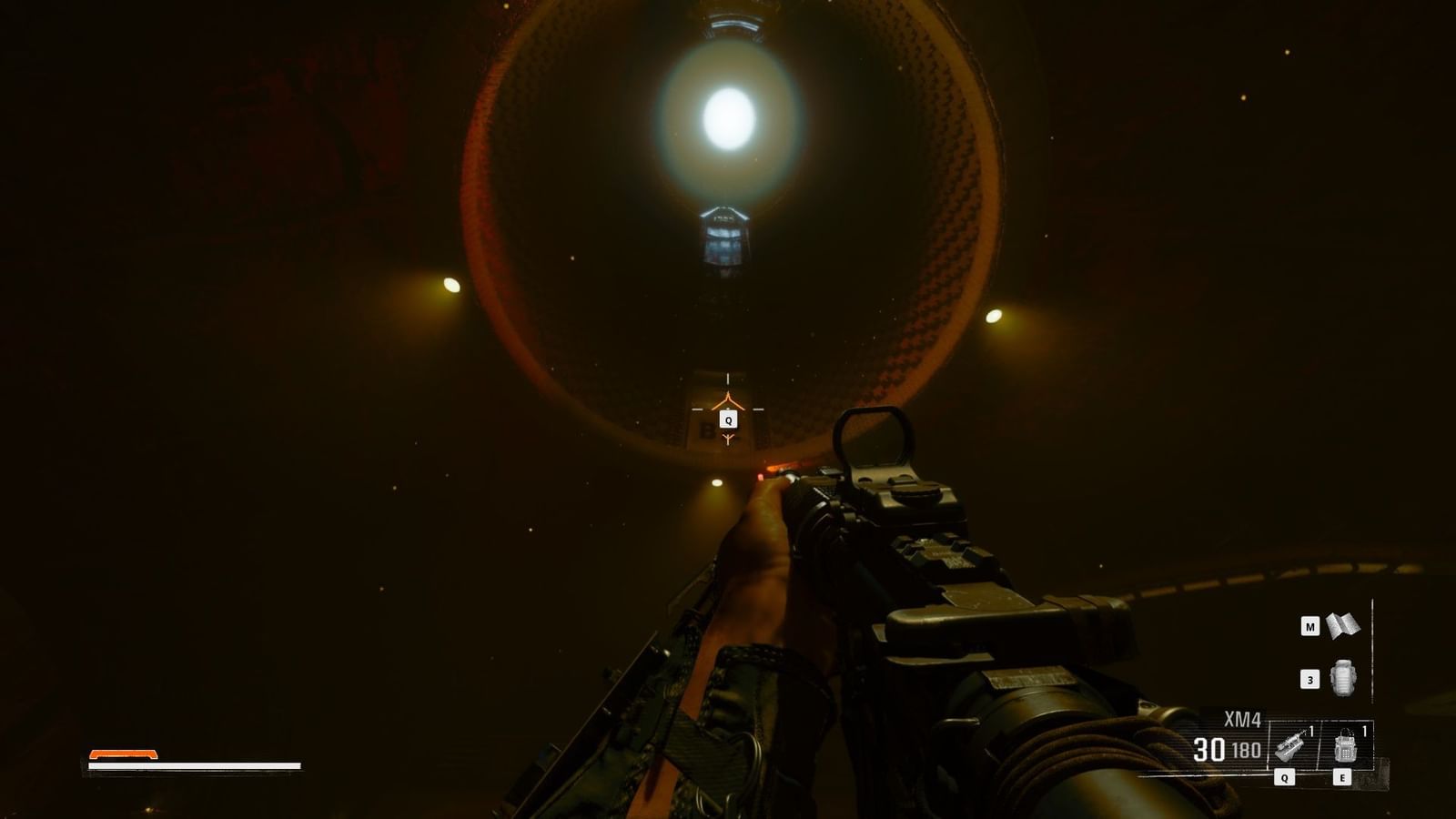Click the backpack grenade icon beside the 3

[x=1343, y=677]
